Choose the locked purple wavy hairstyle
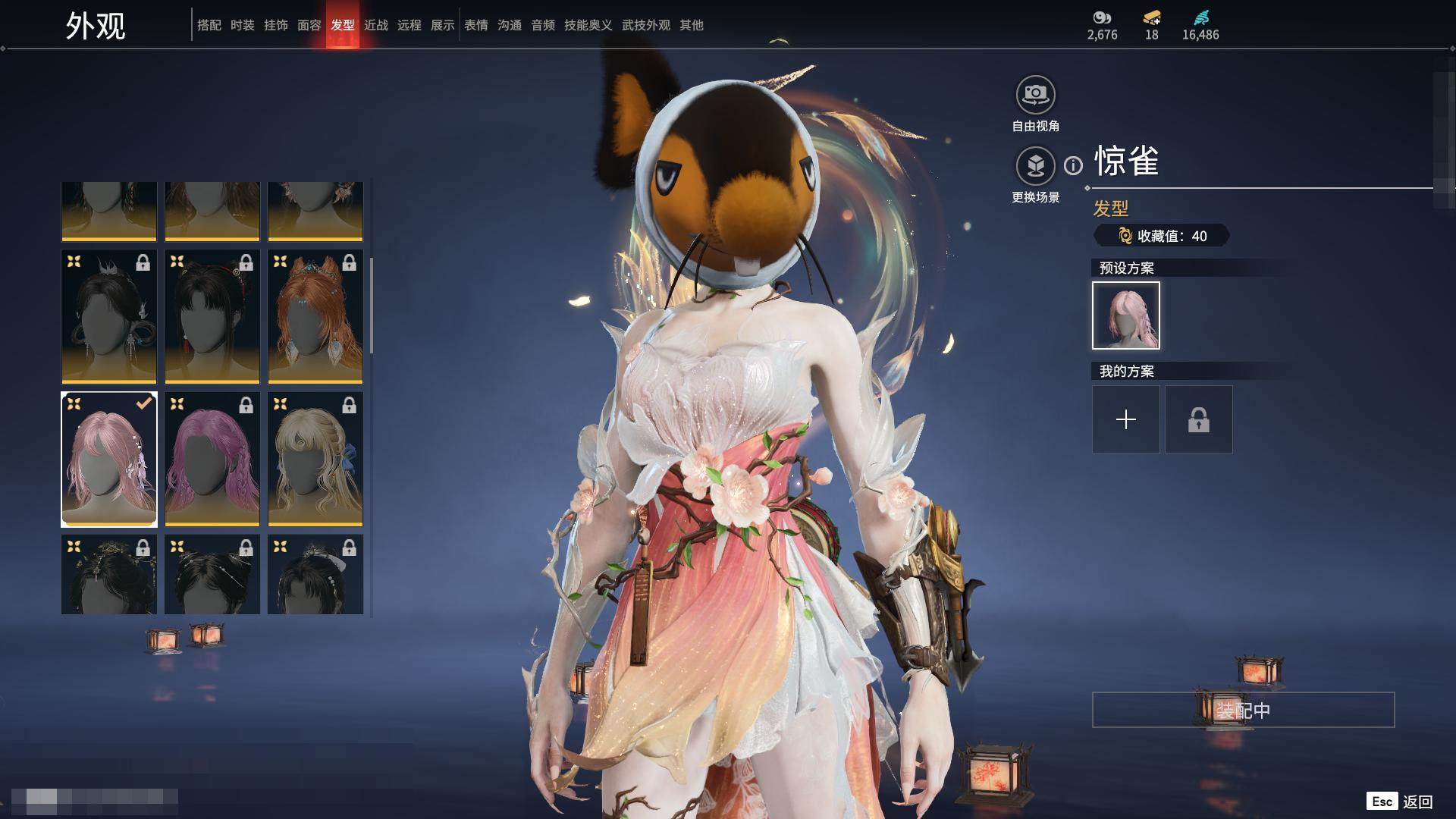This screenshot has width=1456, height=819. [x=212, y=459]
